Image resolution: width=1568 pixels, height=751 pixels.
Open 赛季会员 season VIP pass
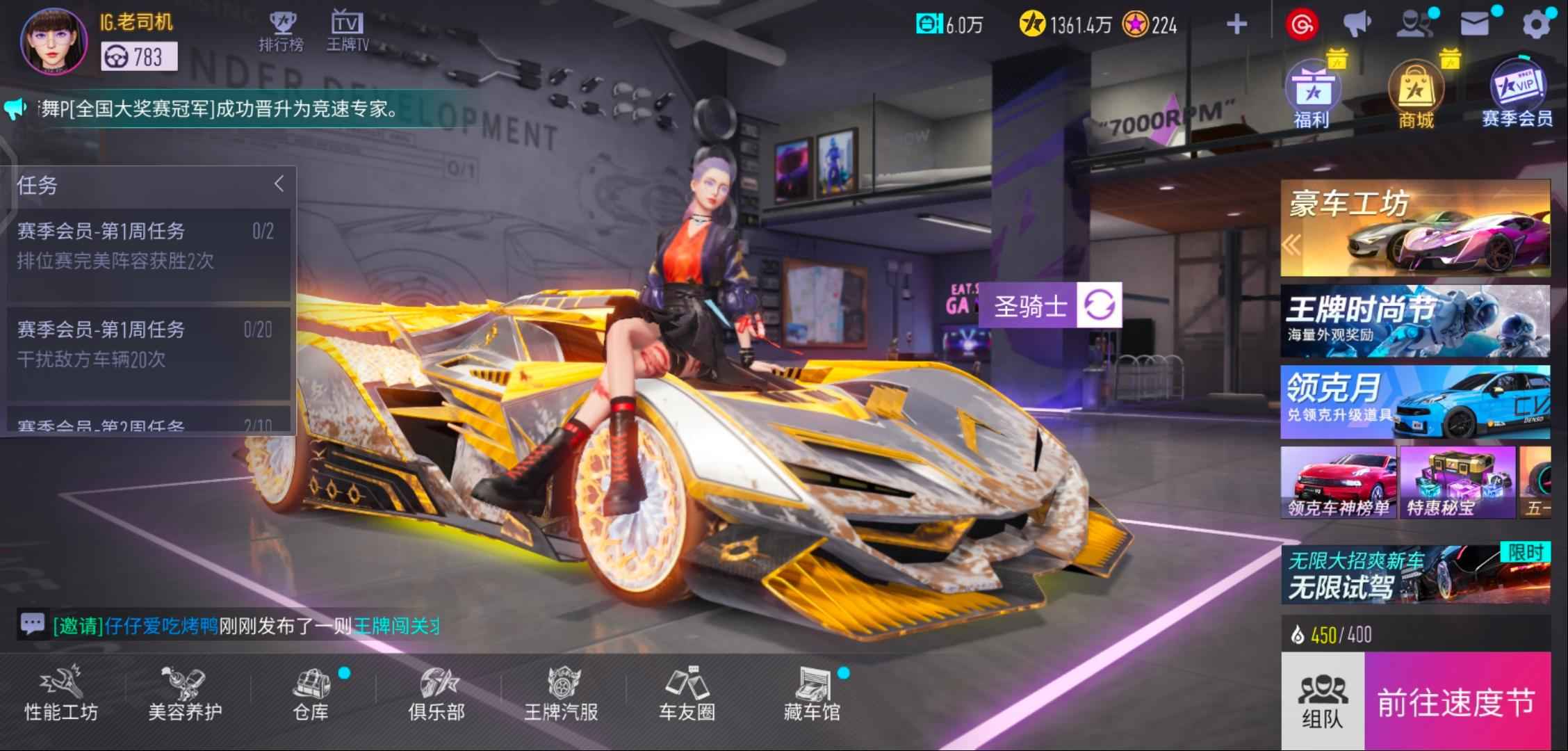click(x=1517, y=99)
